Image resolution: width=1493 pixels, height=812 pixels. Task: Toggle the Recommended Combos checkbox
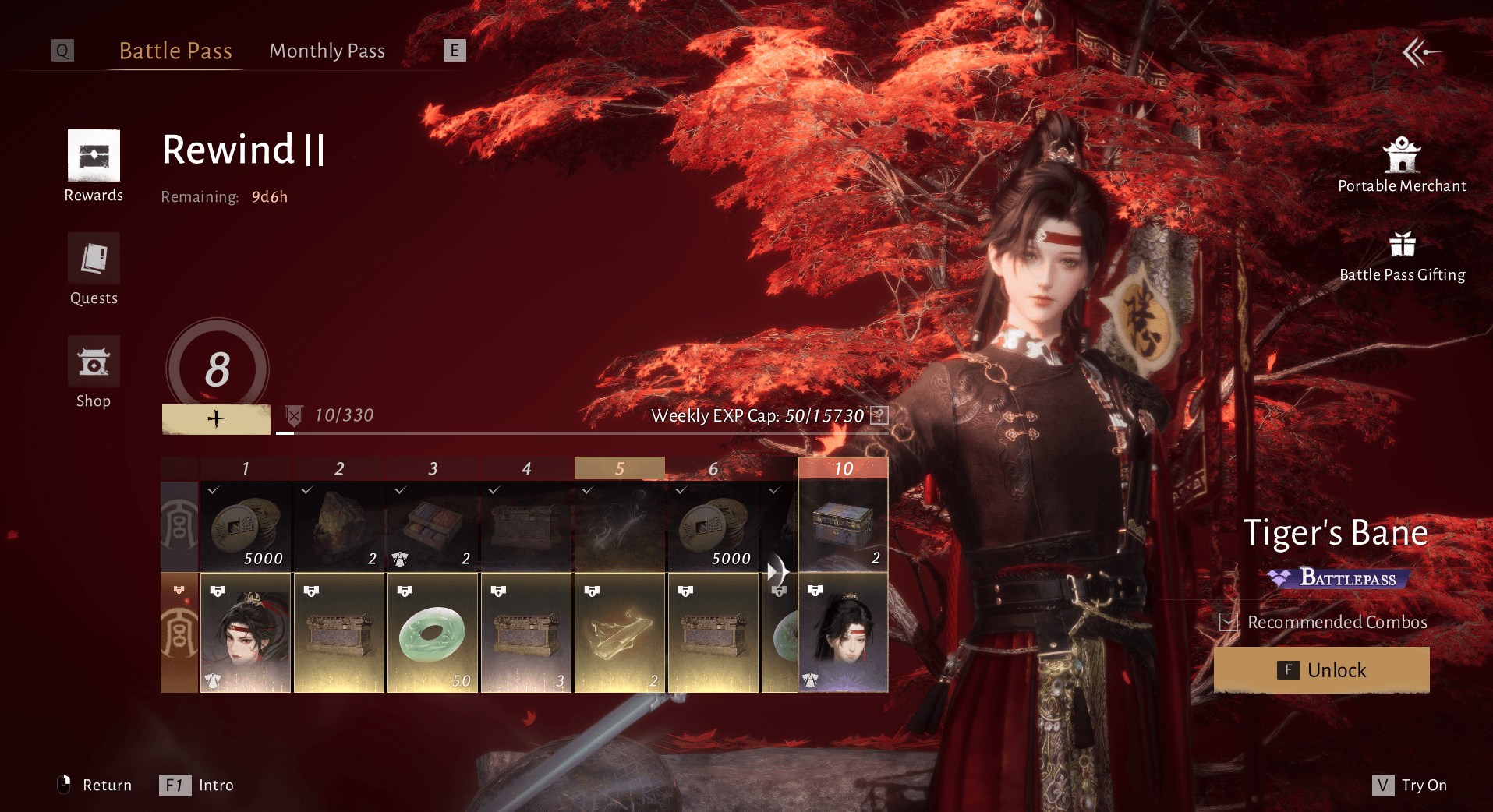point(1229,622)
